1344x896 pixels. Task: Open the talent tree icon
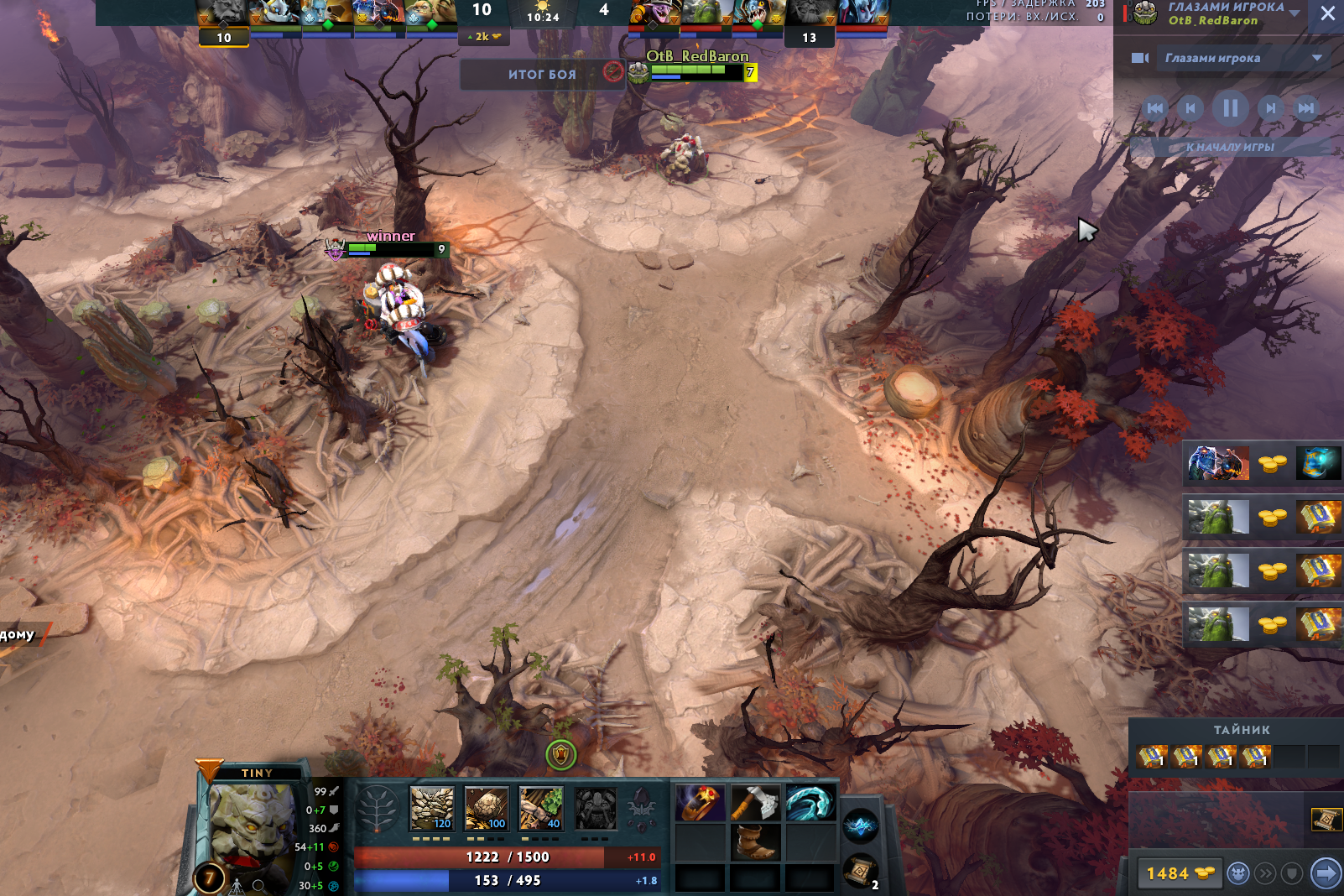tap(378, 810)
